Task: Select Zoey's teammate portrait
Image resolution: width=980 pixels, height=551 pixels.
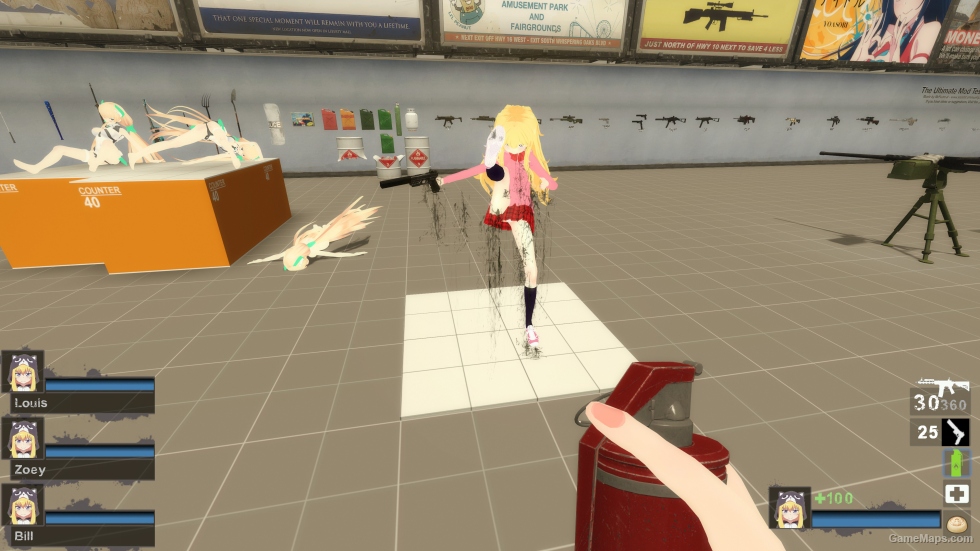Action: (x=22, y=439)
